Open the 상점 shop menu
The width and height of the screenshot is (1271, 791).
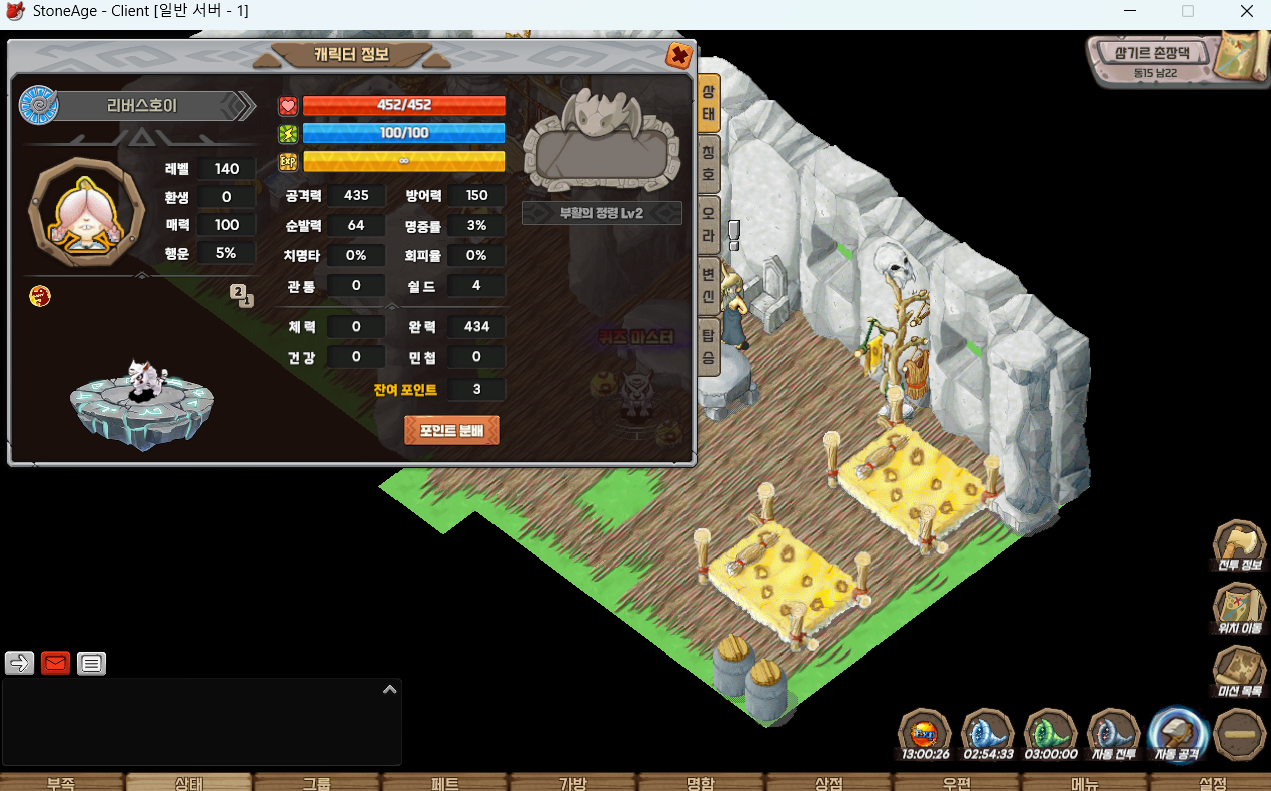click(x=829, y=783)
